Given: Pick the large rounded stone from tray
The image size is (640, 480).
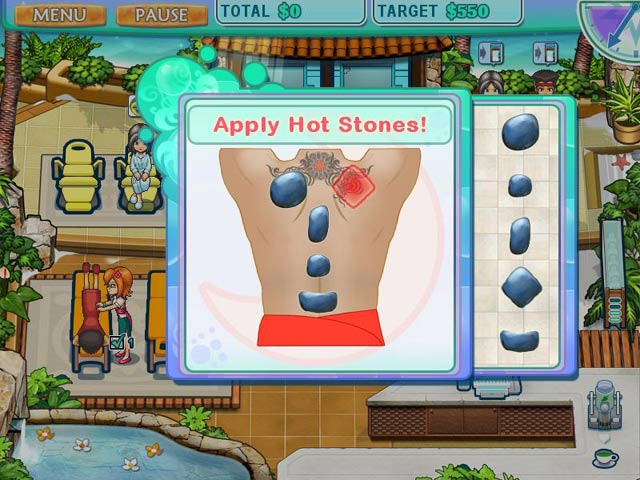Looking at the screenshot, I should (x=520, y=132).
